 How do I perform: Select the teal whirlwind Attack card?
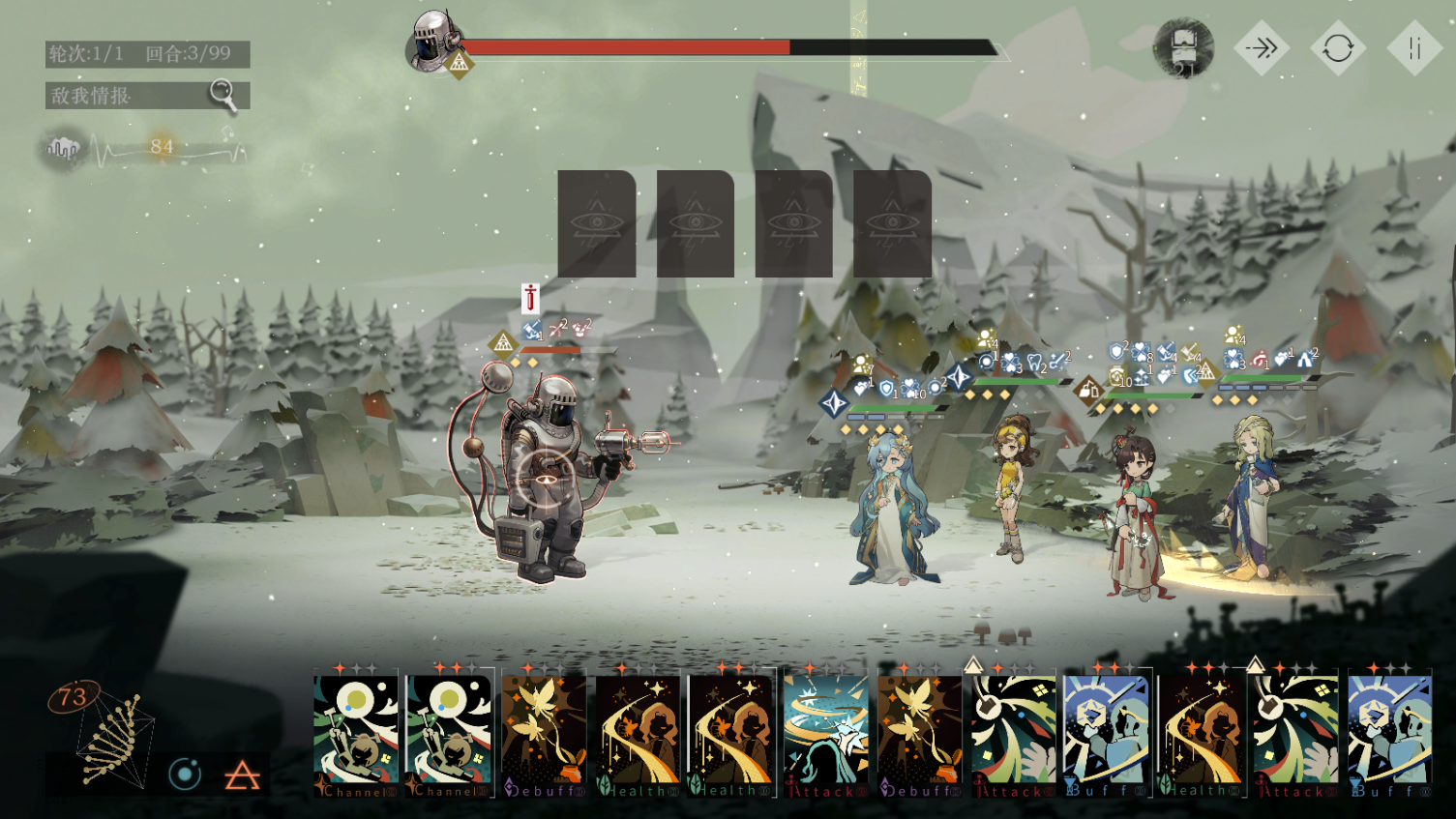(825, 733)
